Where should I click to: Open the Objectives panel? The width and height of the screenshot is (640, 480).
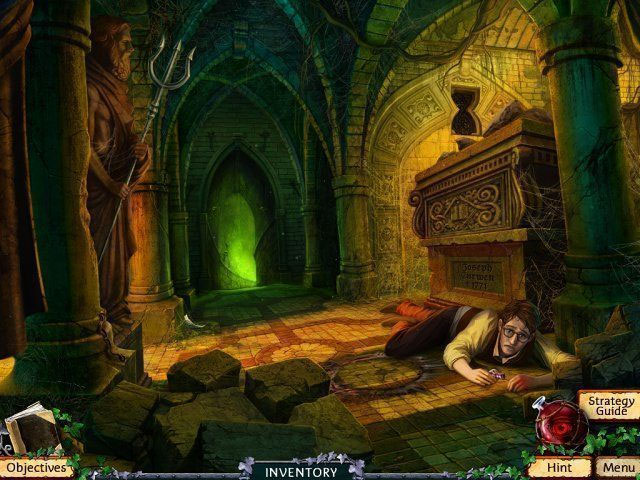[x=35, y=467]
